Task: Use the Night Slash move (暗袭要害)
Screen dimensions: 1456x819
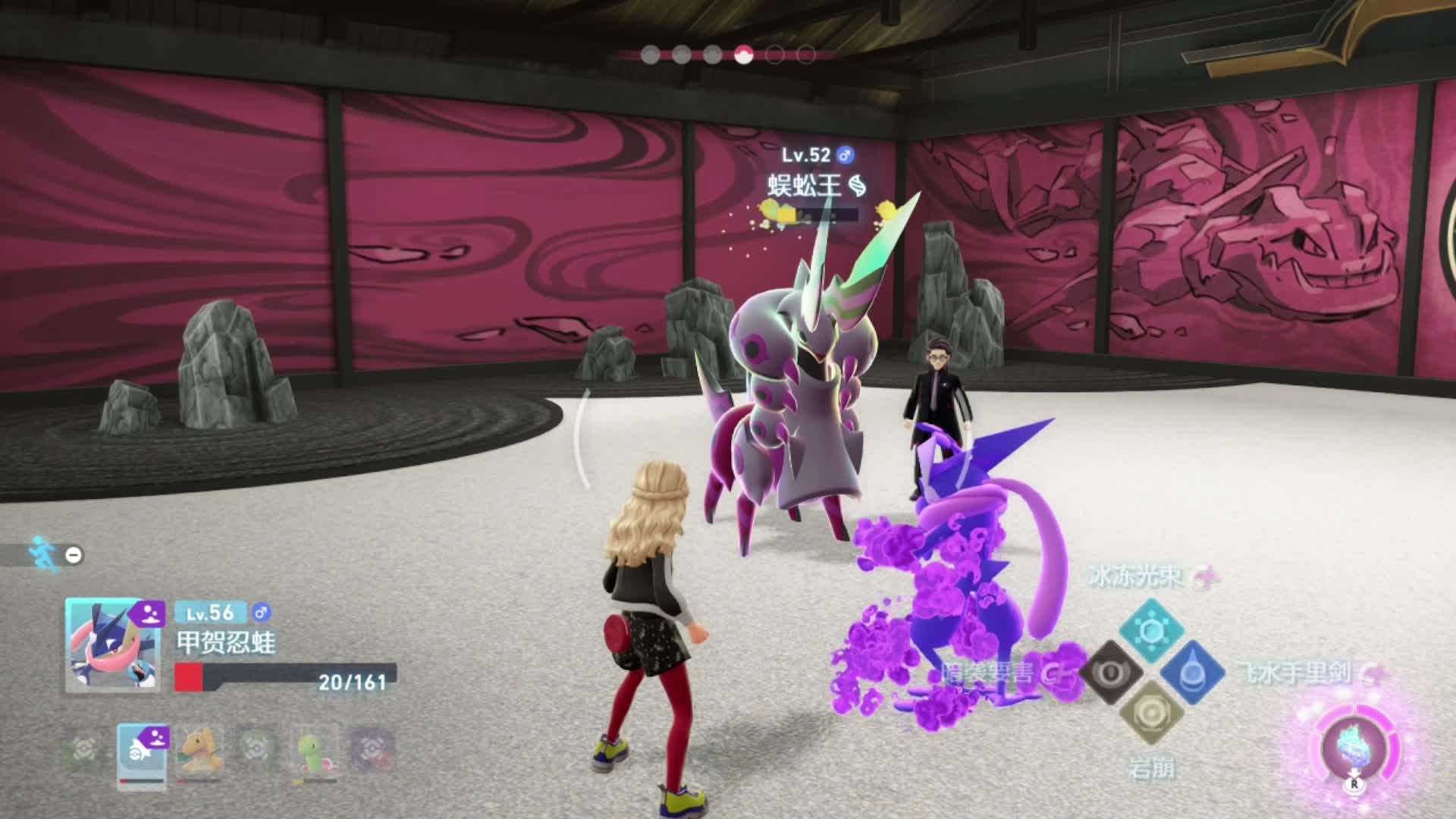Action: [1111, 672]
